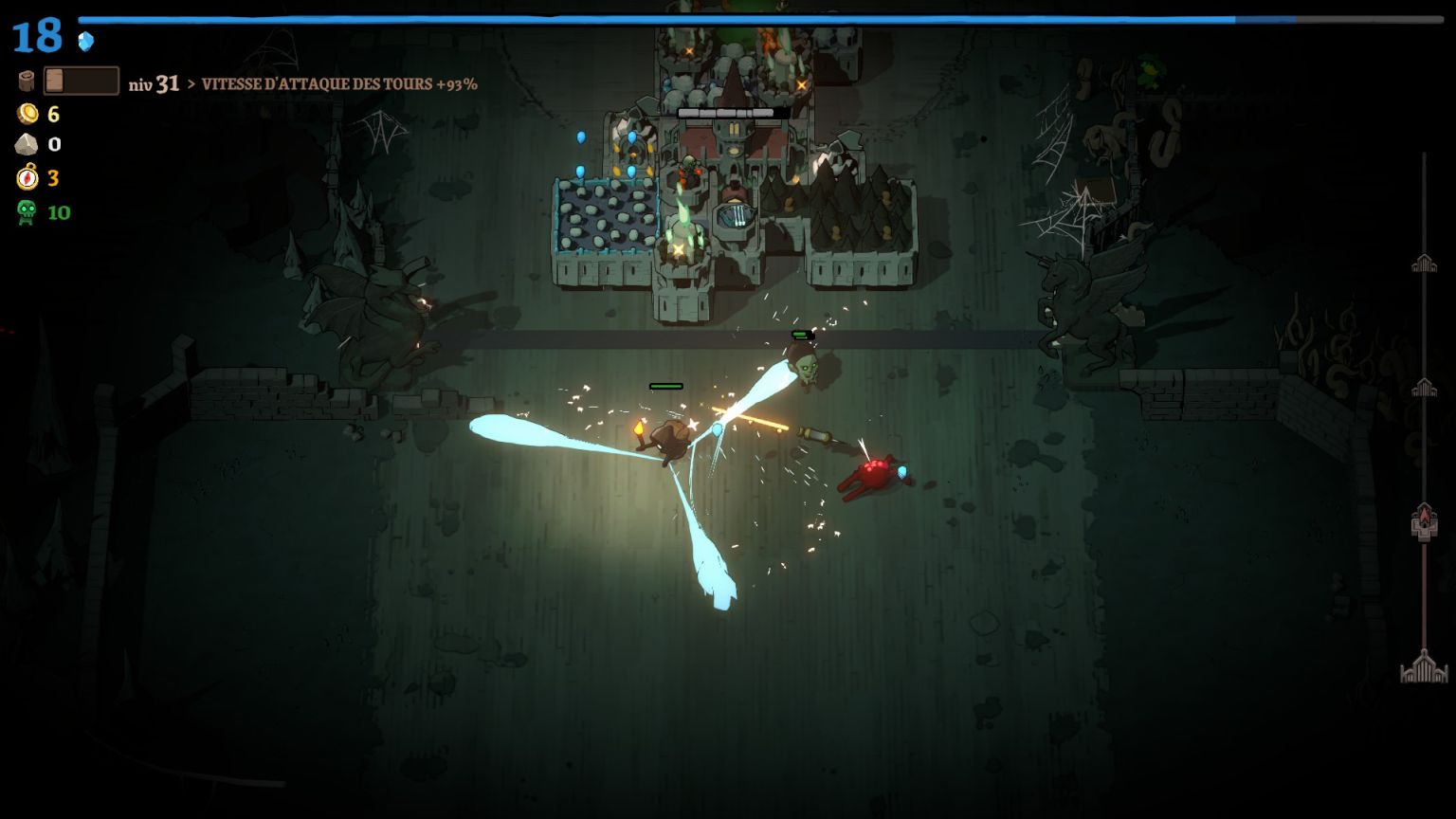The height and width of the screenshot is (819, 1456).
Task: Click the stone resource icon
Action: click(27, 144)
